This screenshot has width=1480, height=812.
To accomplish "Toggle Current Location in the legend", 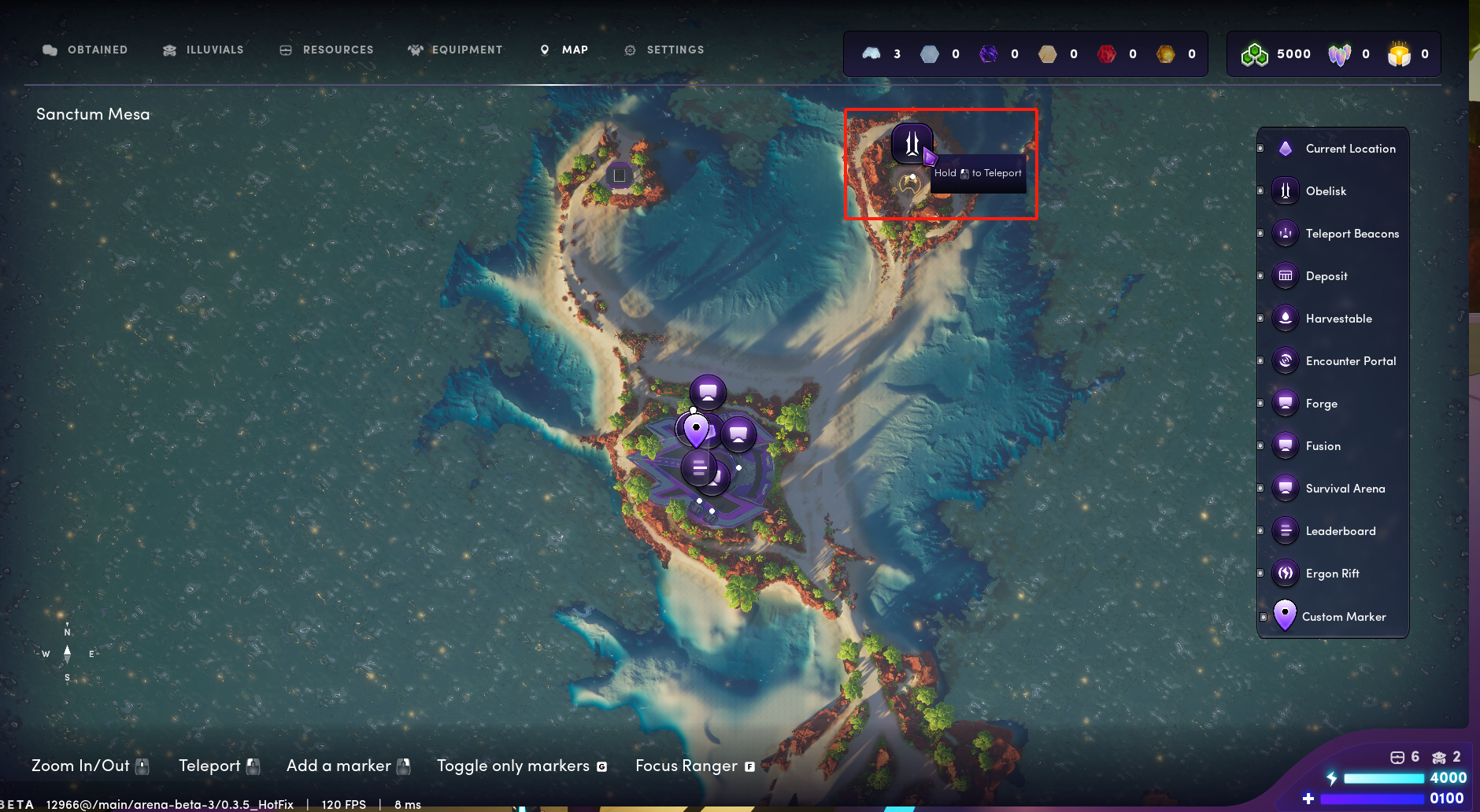I will coord(1349,149).
